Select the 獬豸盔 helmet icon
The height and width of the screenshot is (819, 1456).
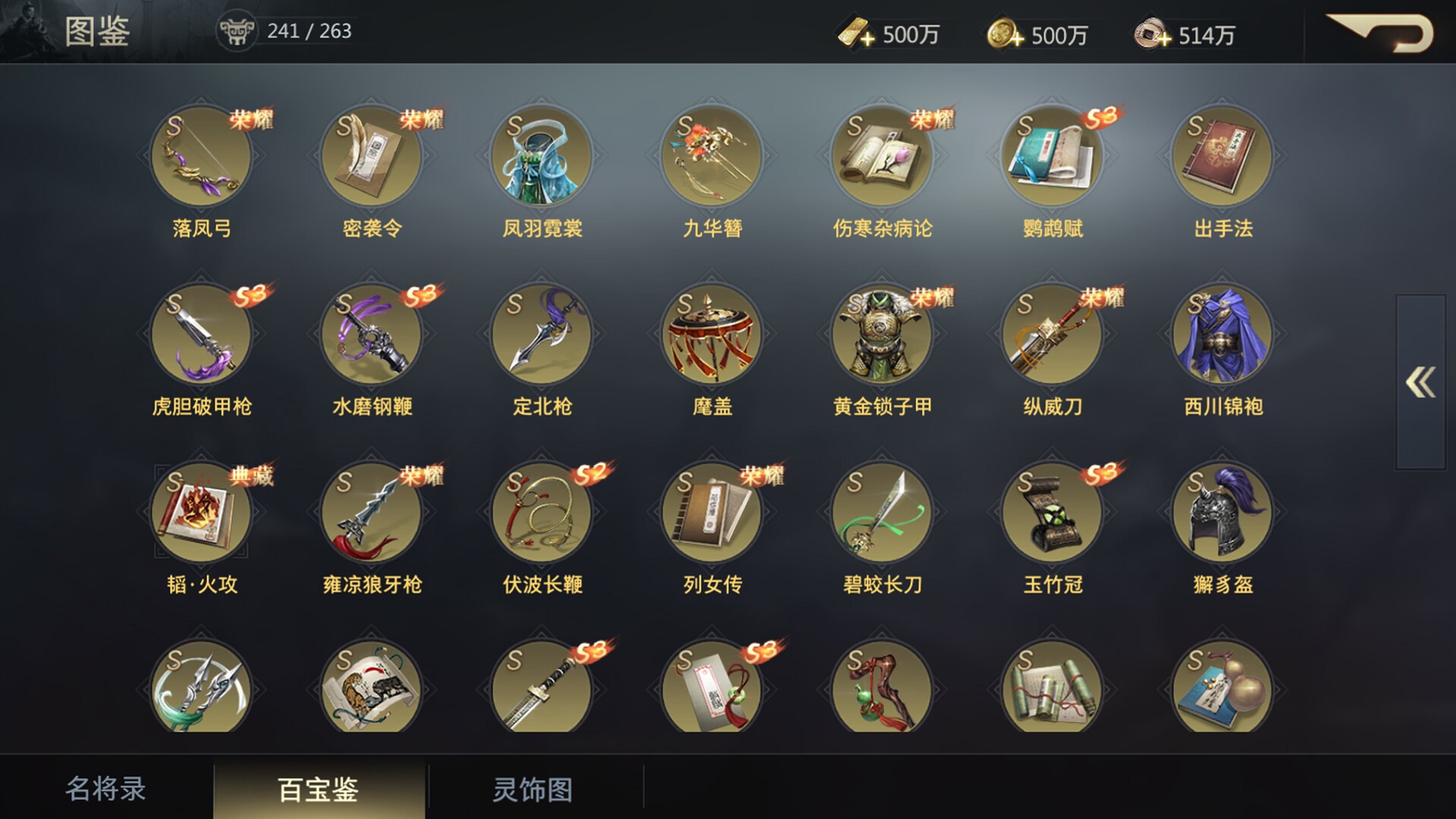click(x=1221, y=513)
